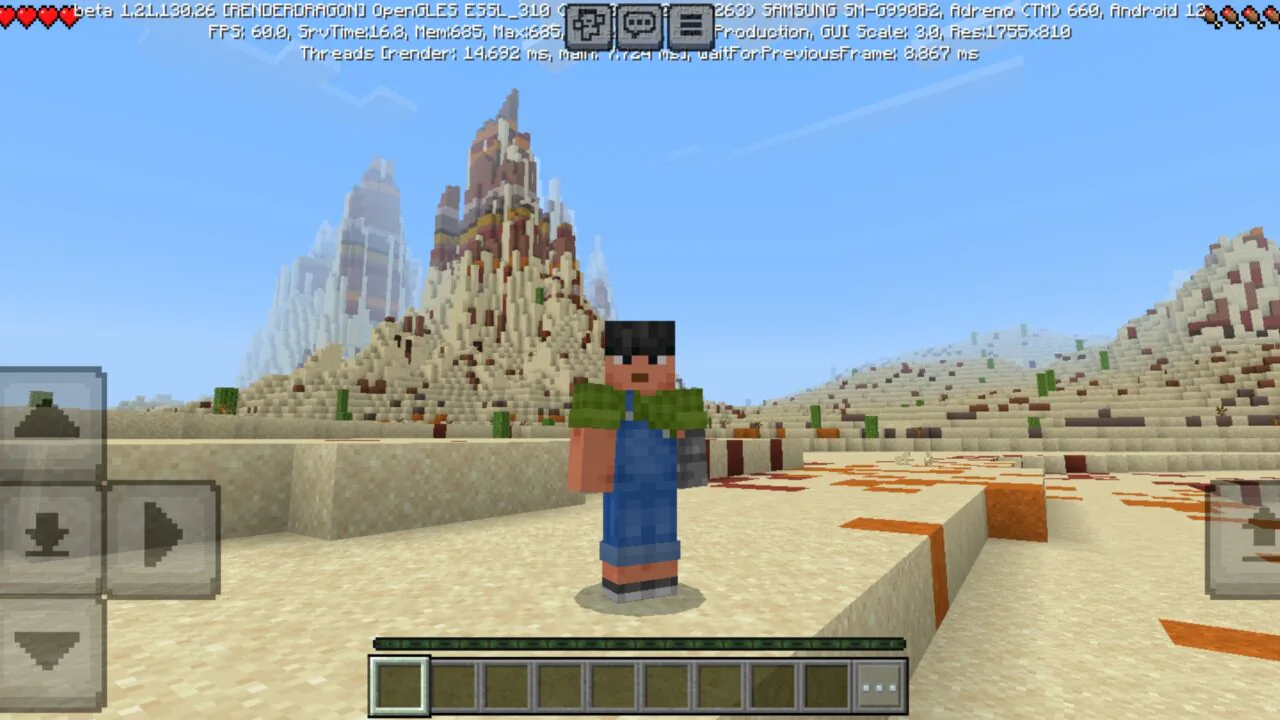Tap the green experience bar above the hotbar
Screen dimensions: 1280x720
640,645
